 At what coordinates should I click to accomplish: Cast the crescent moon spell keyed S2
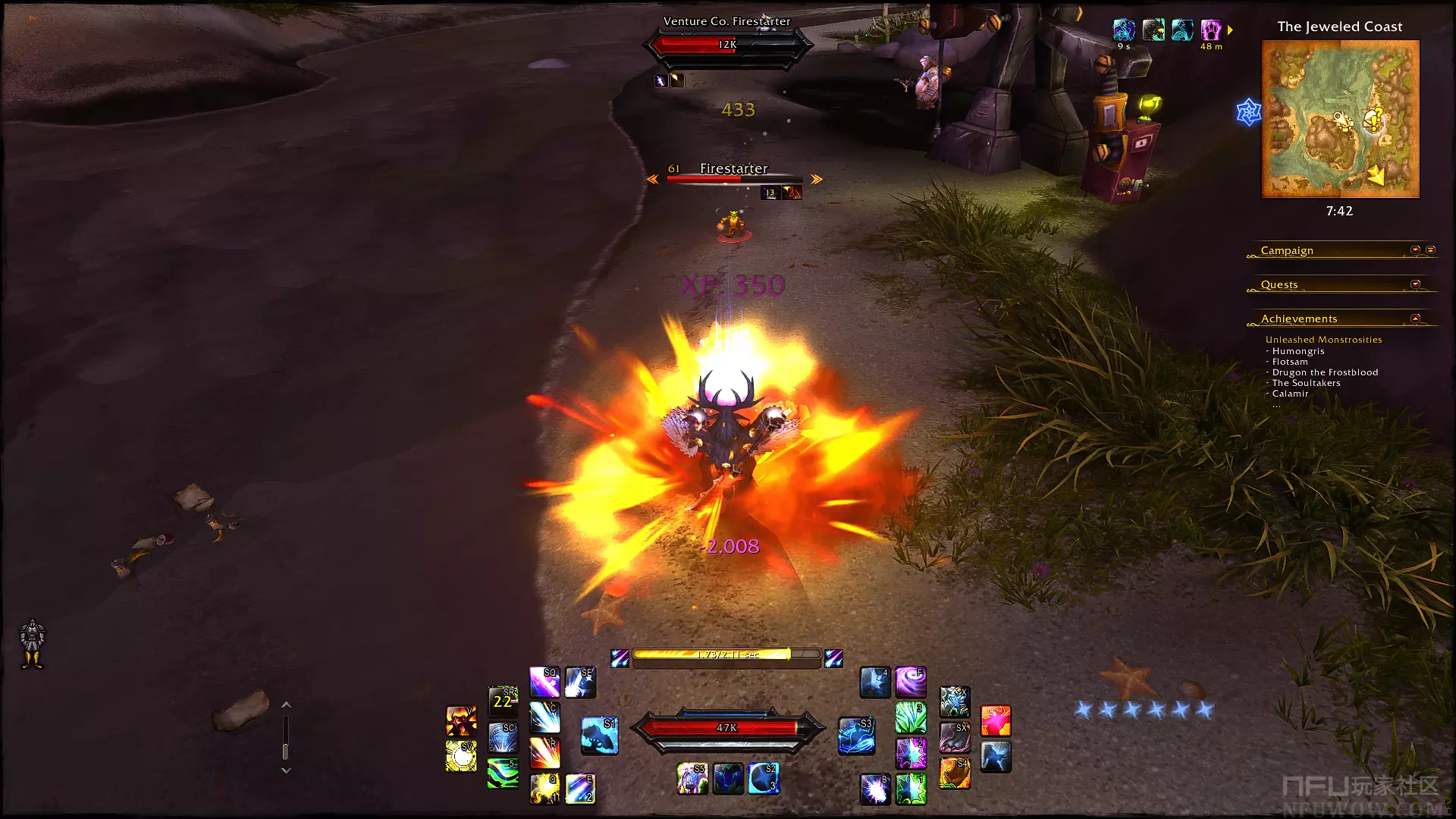pyautogui.click(x=763, y=779)
